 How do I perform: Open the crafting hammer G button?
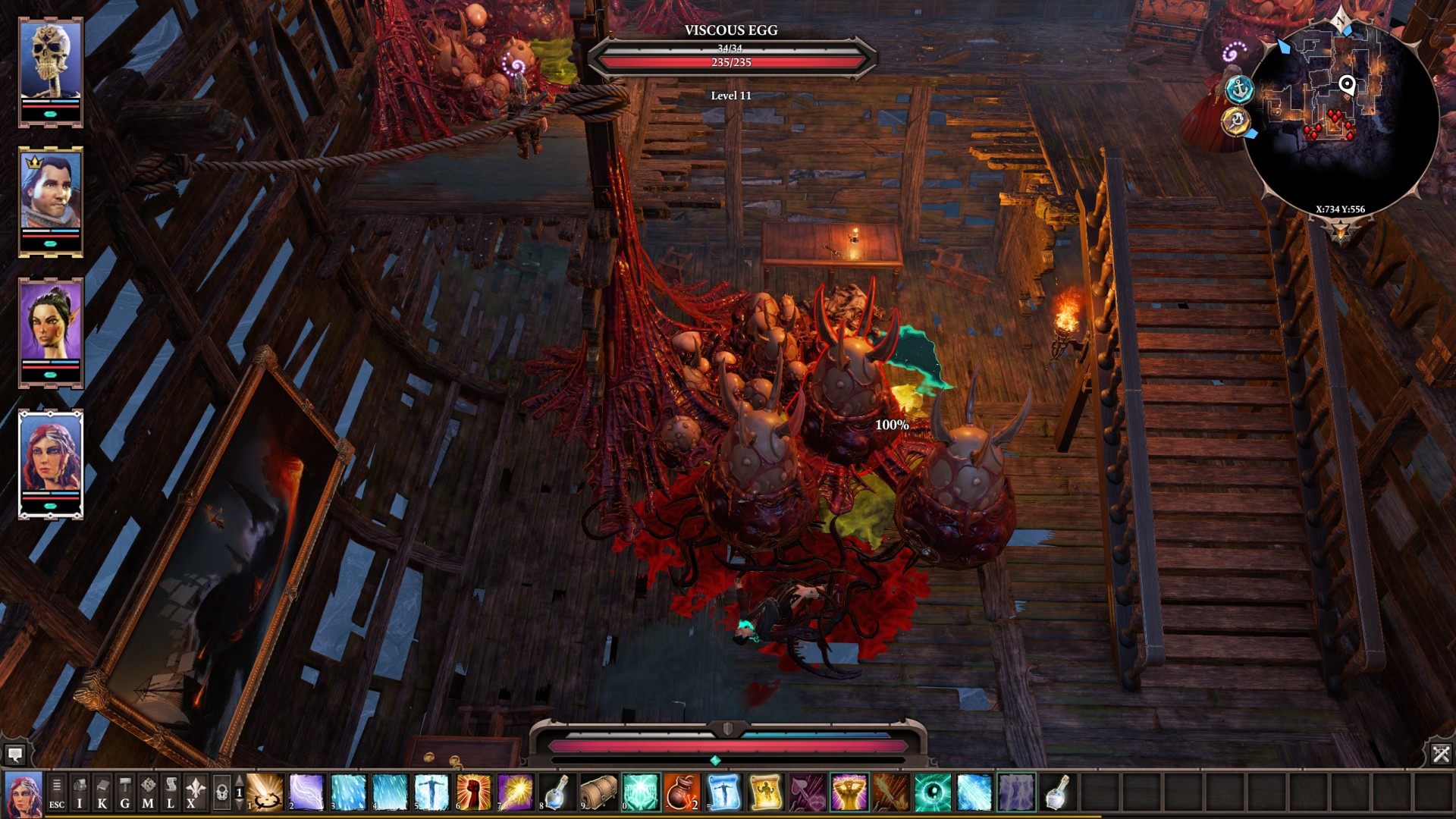125,792
